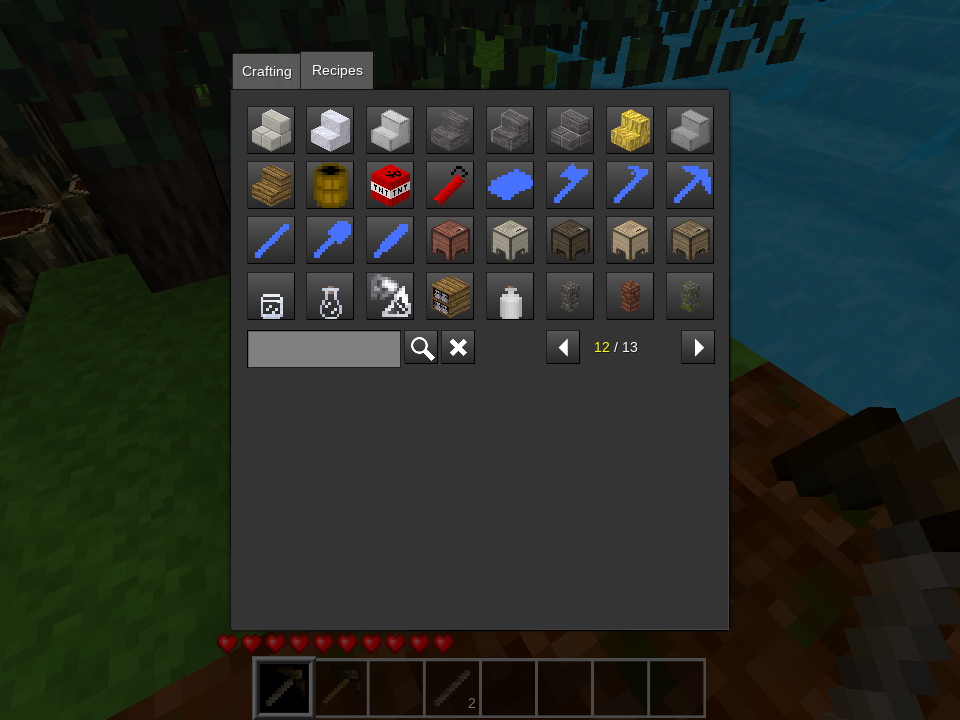The image size is (960, 720).
Task: Select the red TNT stick recipe
Action: (x=450, y=185)
